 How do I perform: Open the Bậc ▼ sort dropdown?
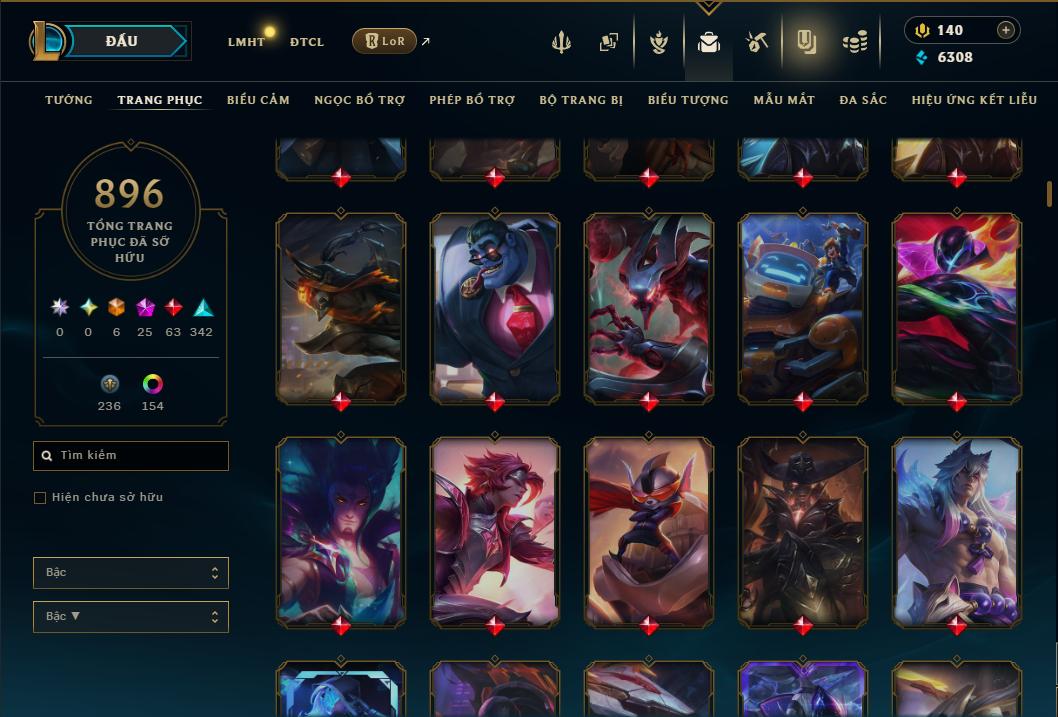point(131,617)
